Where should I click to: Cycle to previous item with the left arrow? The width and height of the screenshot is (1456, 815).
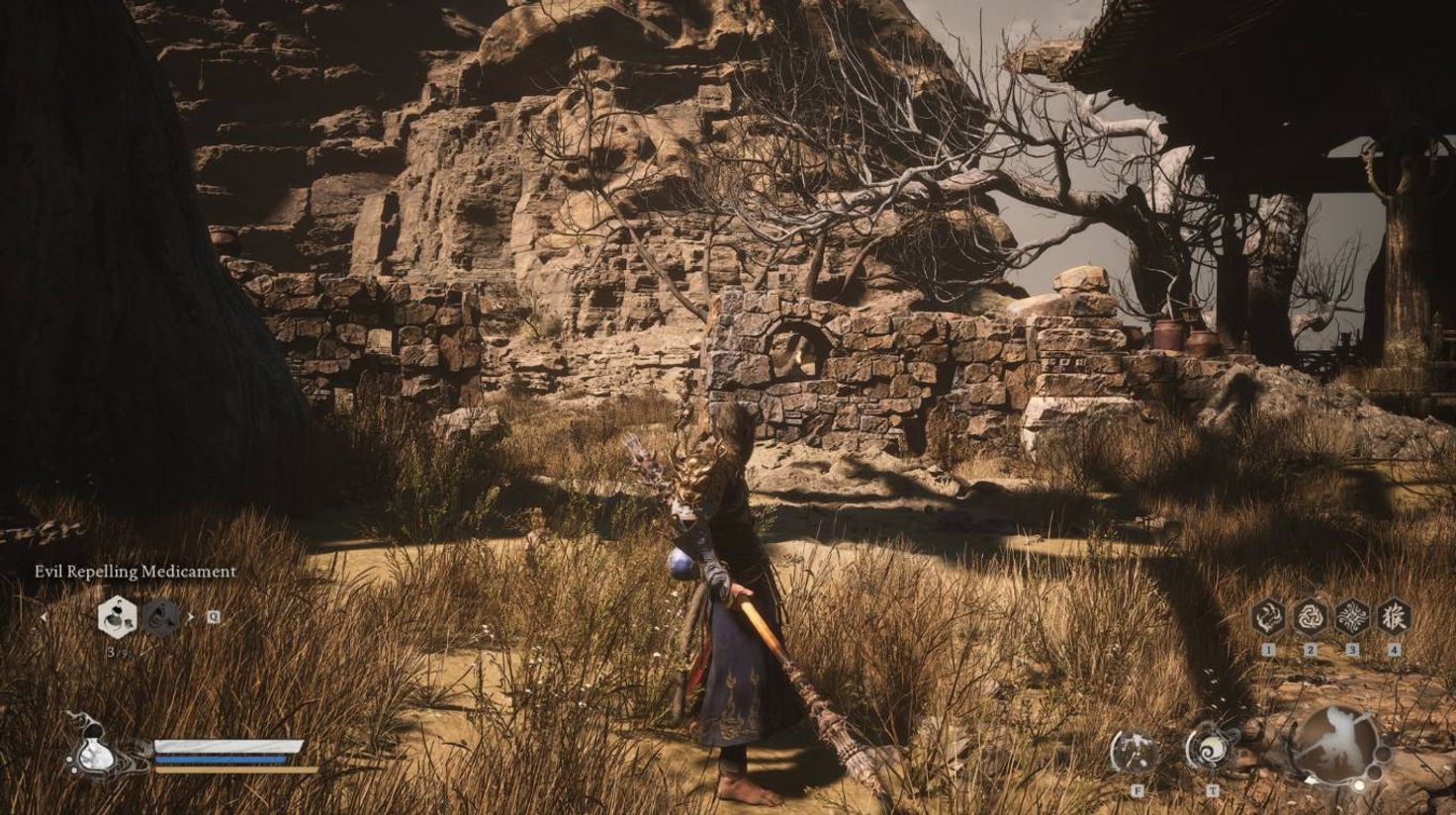[44, 617]
